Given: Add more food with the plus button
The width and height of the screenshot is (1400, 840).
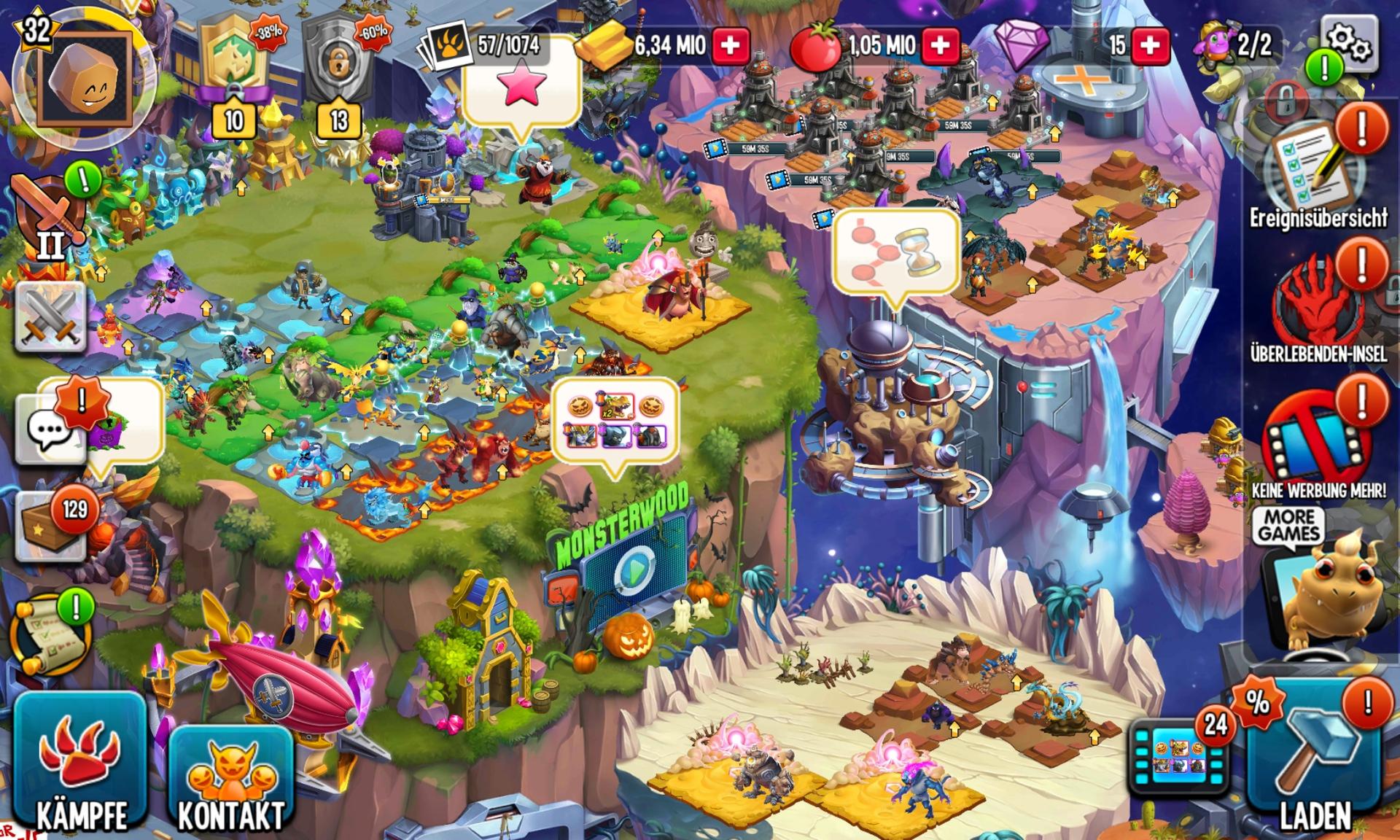Looking at the screenshot, I should coord(940,46).
